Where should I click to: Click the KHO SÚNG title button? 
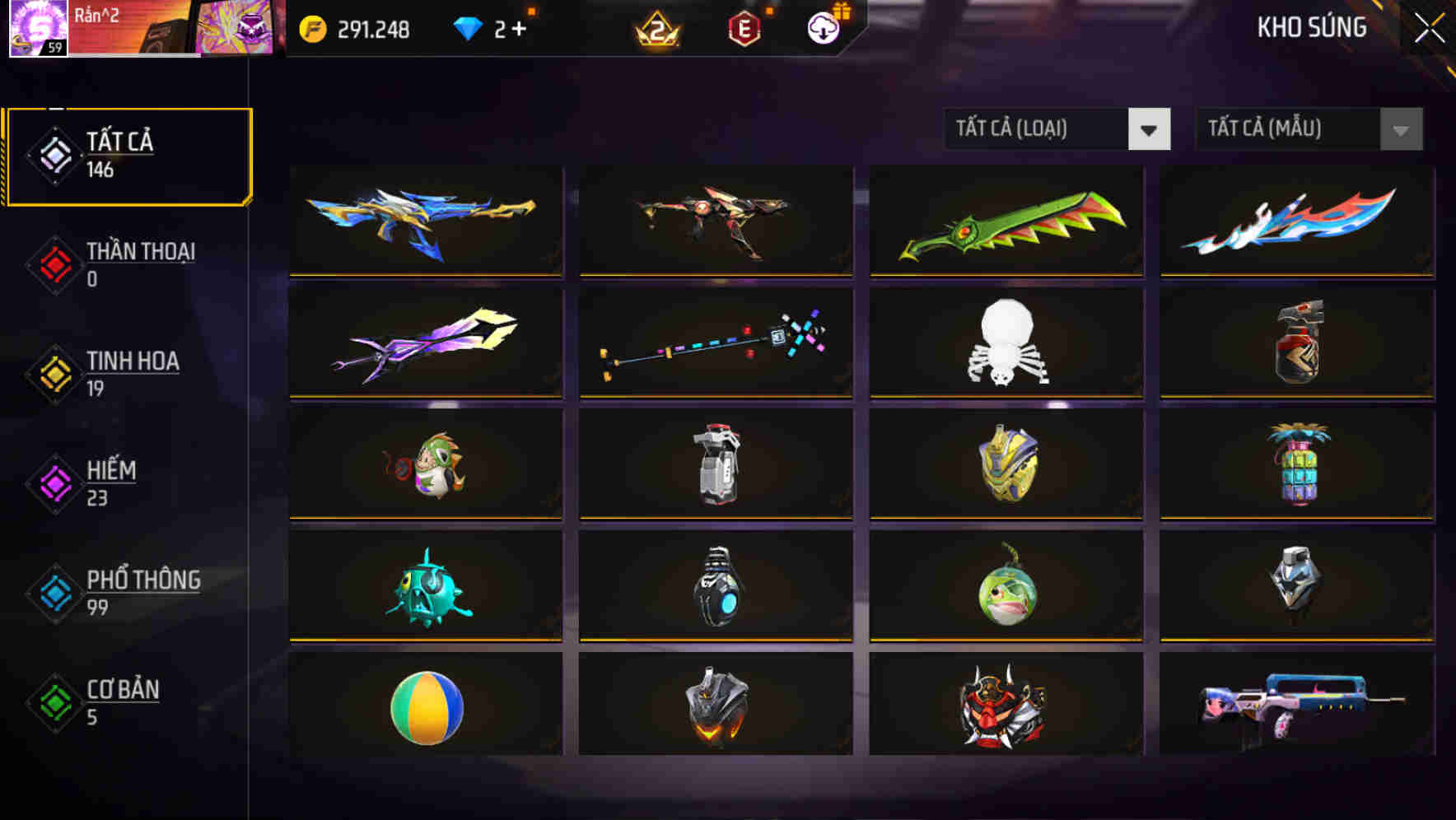coord(1313,27)
